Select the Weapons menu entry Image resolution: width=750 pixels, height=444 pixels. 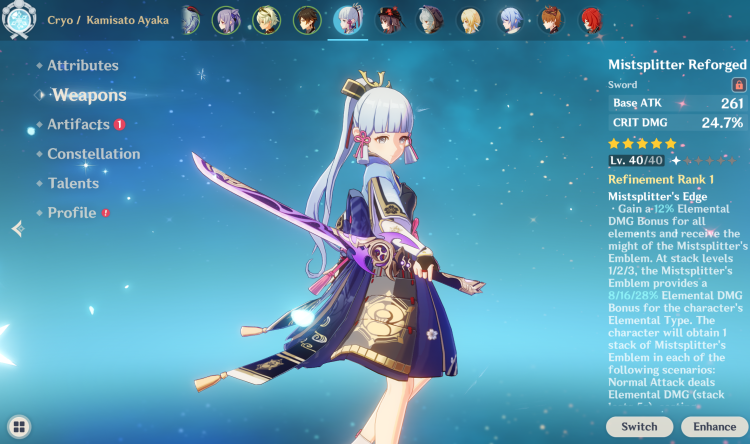point(89,95)
